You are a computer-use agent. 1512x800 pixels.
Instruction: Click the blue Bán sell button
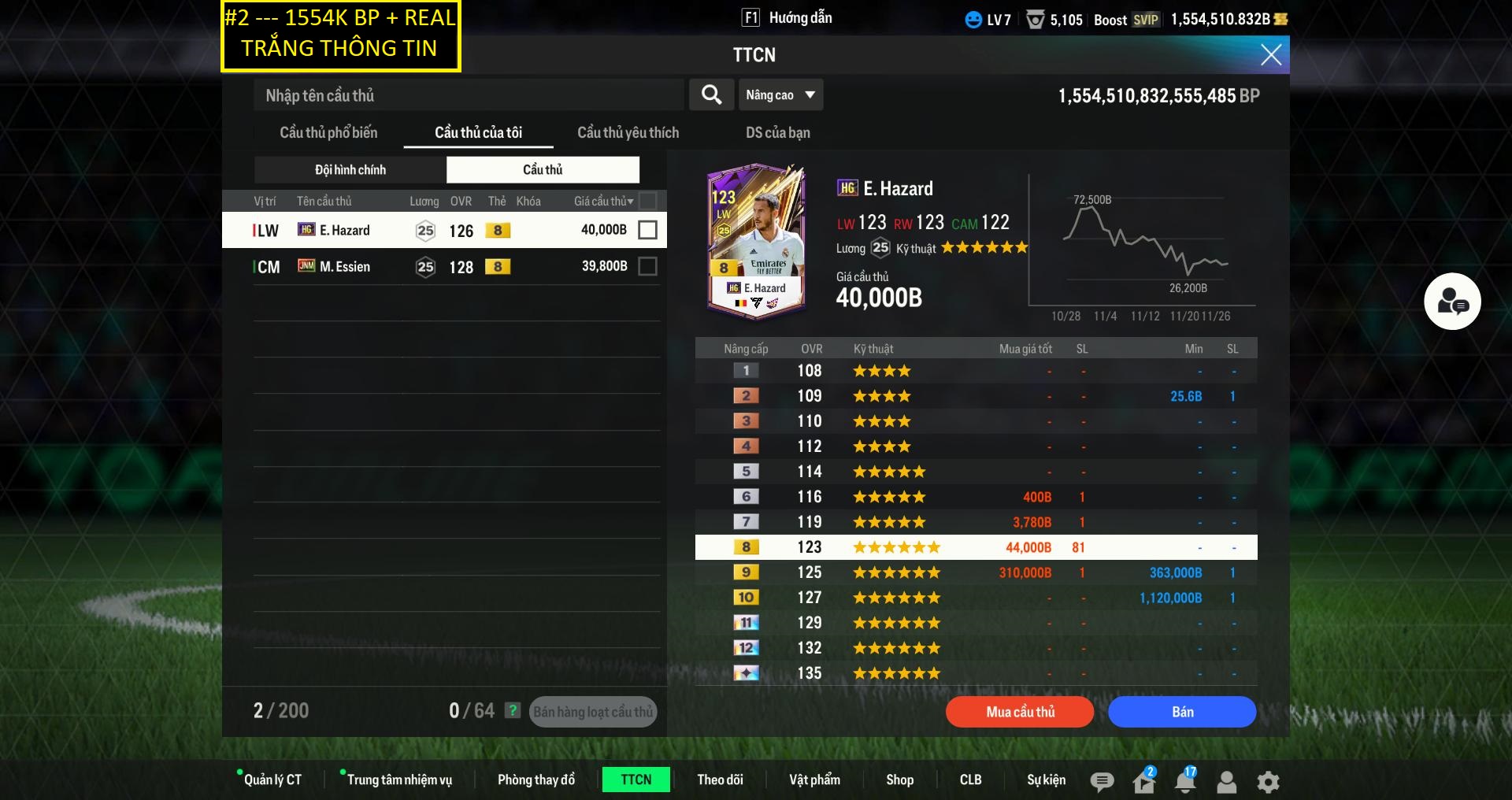(1182, 712)
